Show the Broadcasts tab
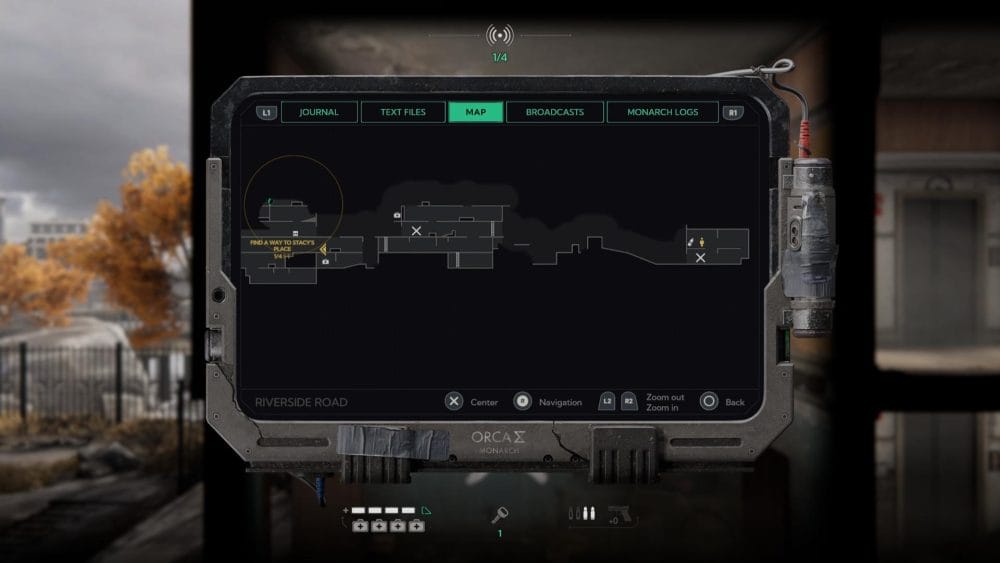 pos(554,112)
